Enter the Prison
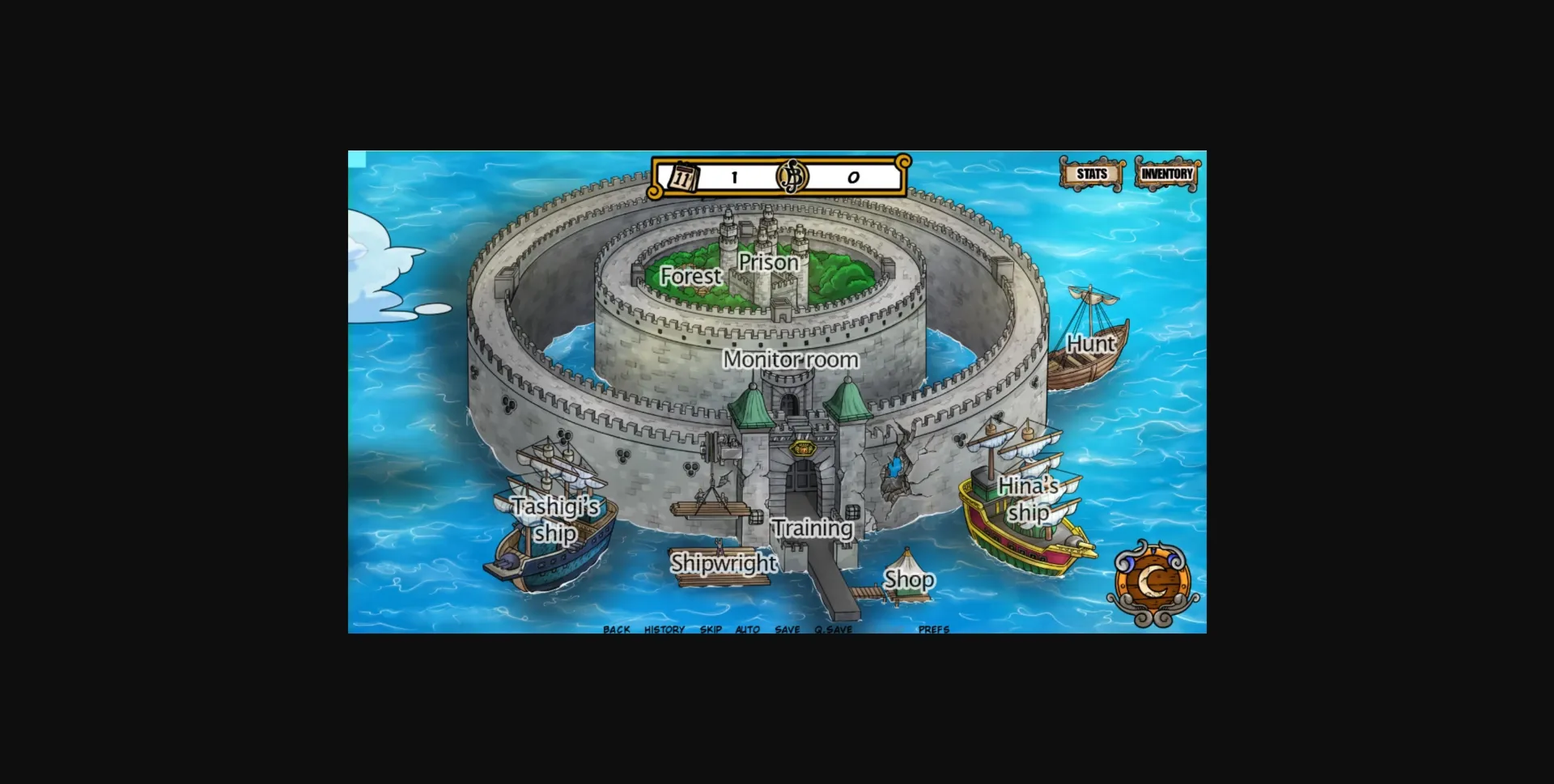The height and width of the screenshot is (784, 1554). (769, 263)
